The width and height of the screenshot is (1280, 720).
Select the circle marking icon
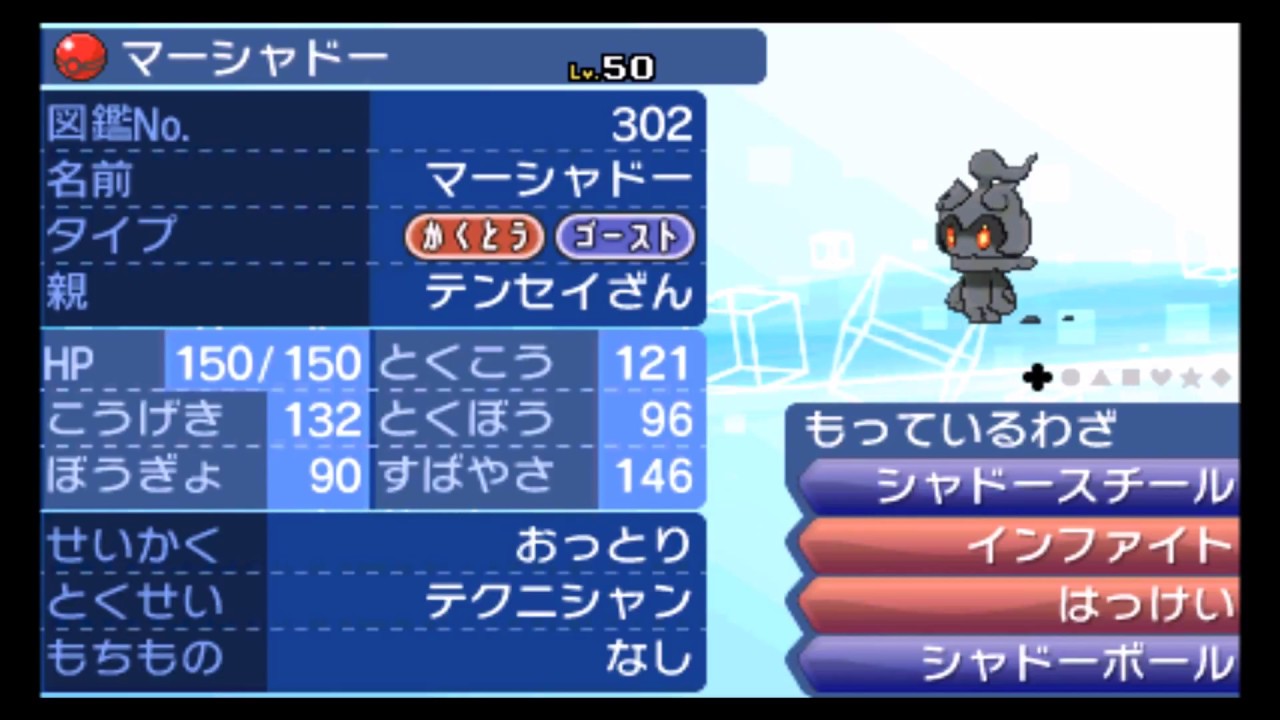(1069, 378)
